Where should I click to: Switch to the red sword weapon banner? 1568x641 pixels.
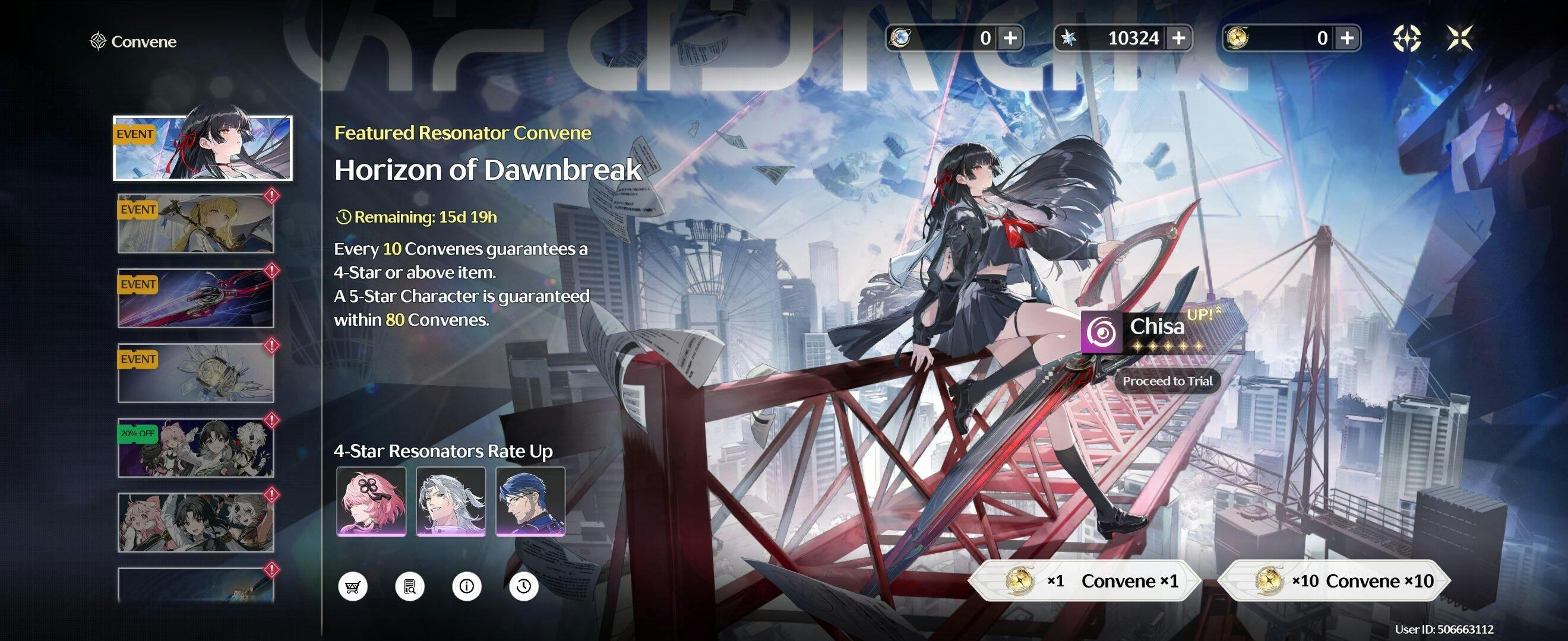(x=195, y=299)
